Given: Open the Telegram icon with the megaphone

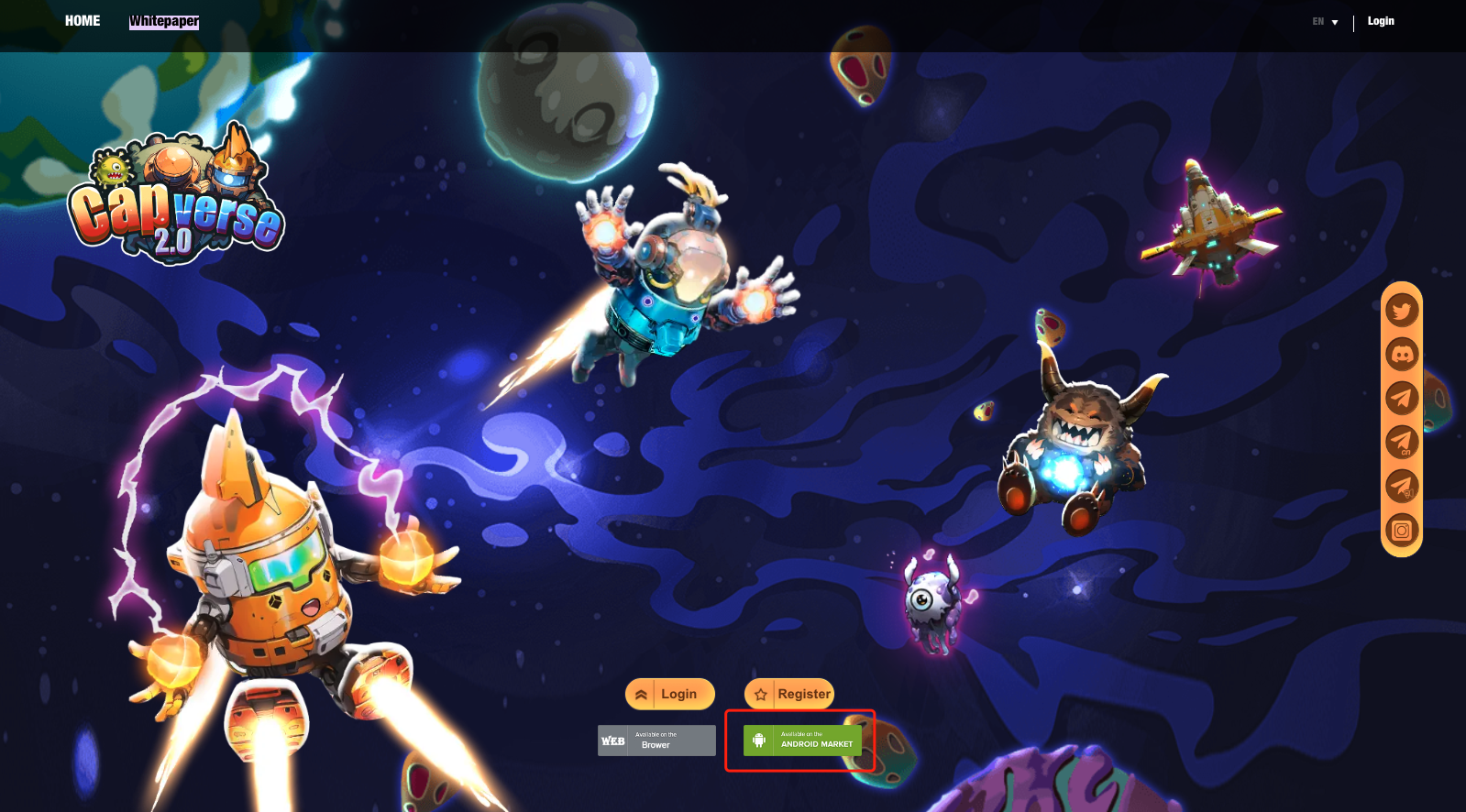Looking at the screenshot, I should (x=1402, y=486).
